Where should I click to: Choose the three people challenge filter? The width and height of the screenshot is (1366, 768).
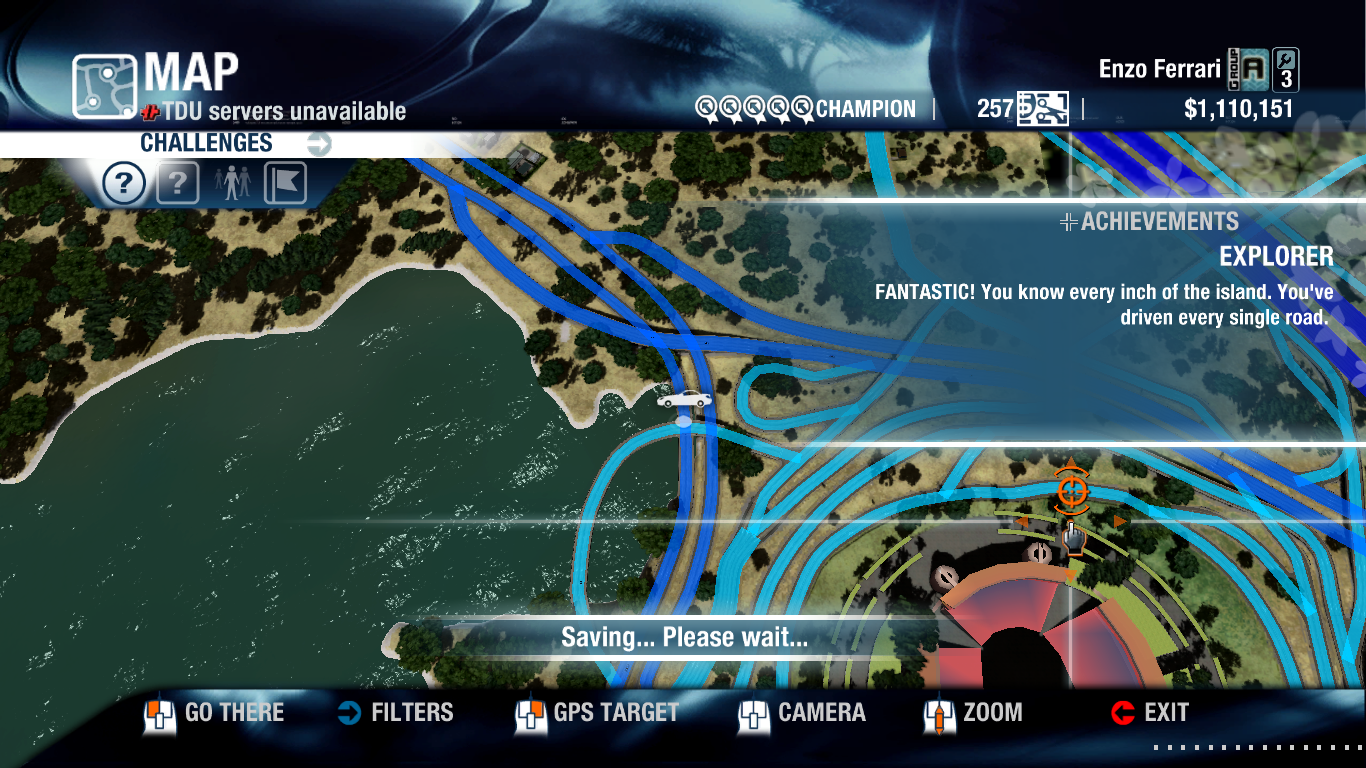point(231,184)
